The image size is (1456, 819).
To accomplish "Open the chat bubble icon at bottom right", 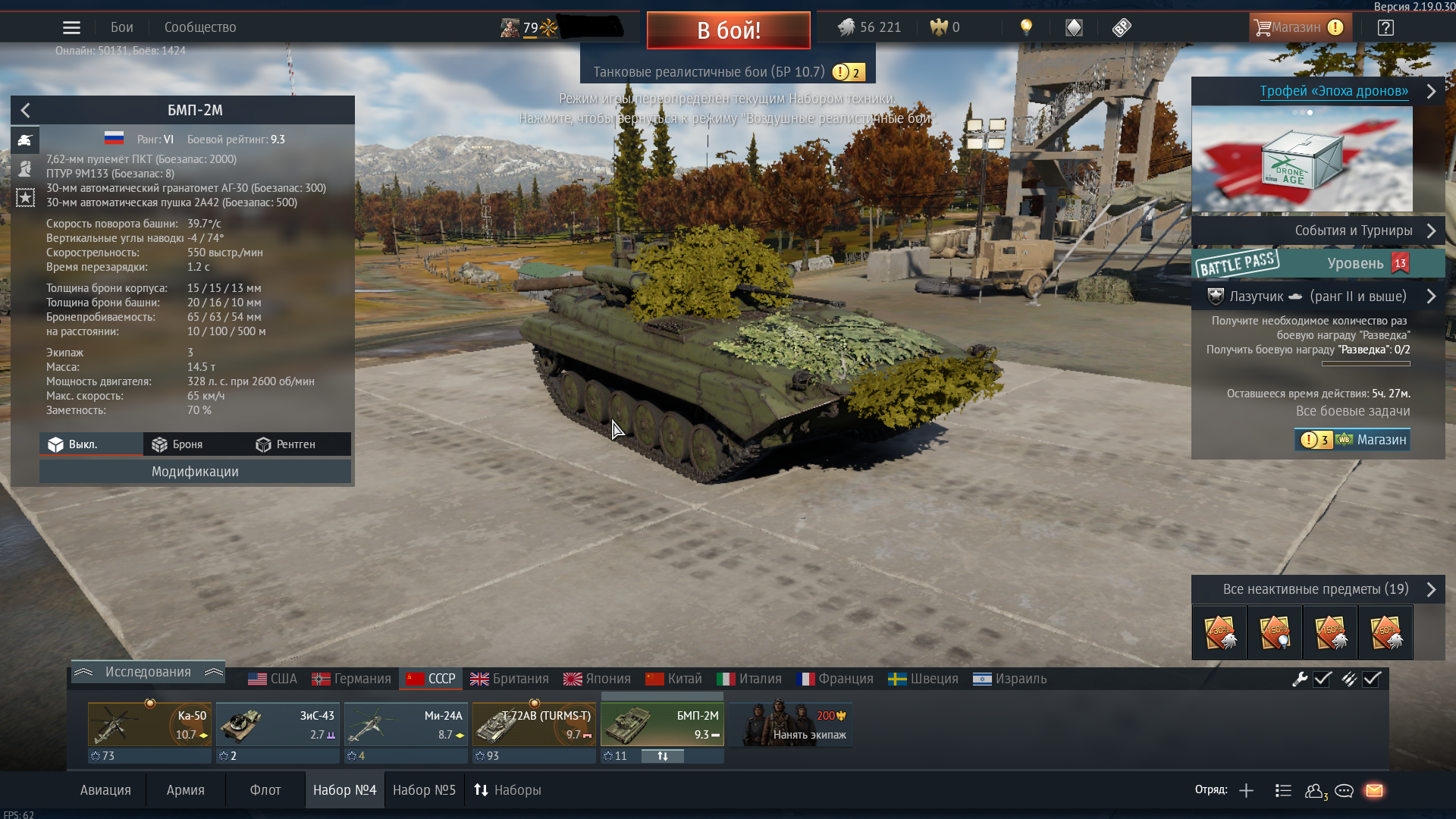I will click(1344, 790).
